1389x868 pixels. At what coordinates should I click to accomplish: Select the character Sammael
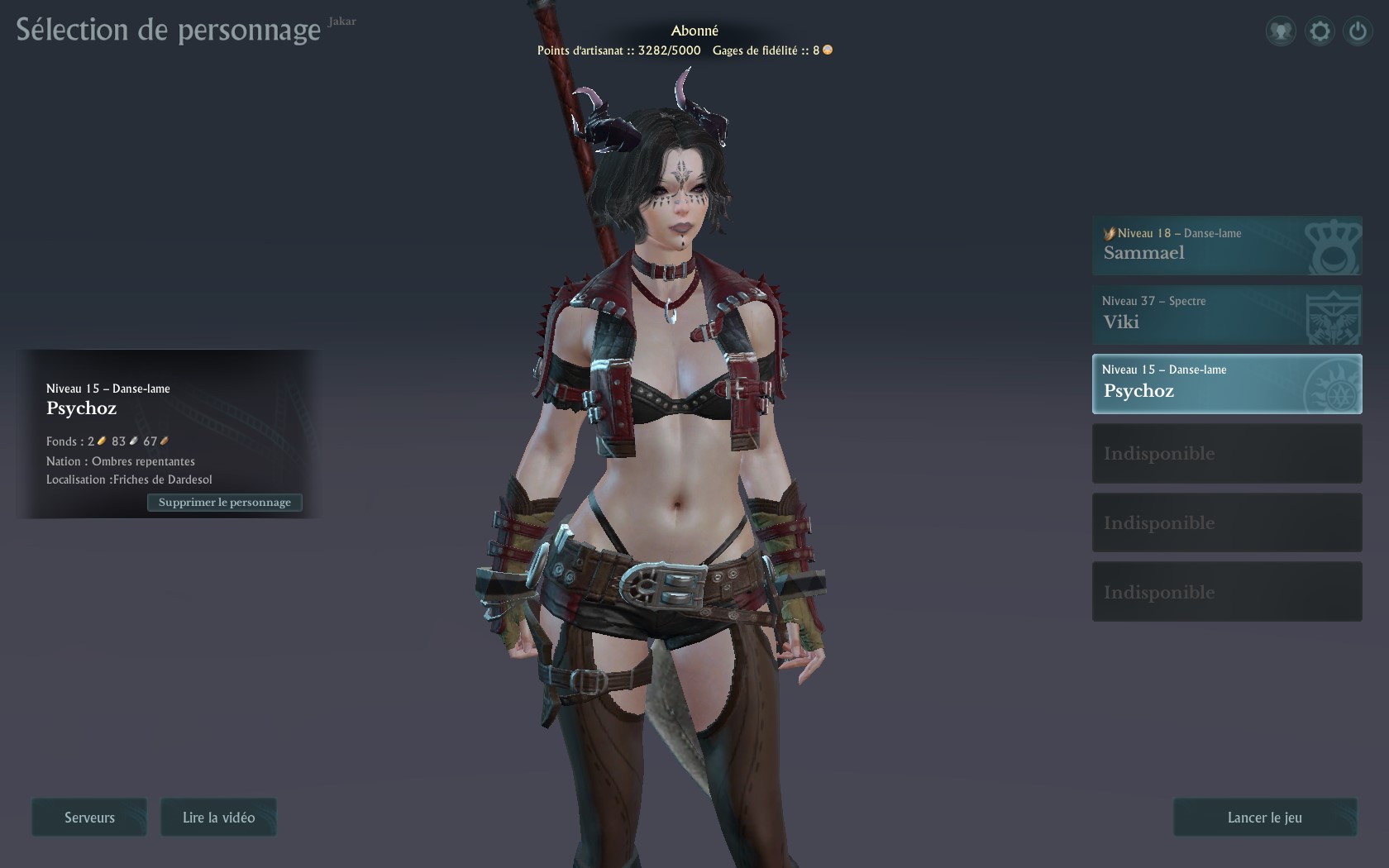tap(1226, 246)
